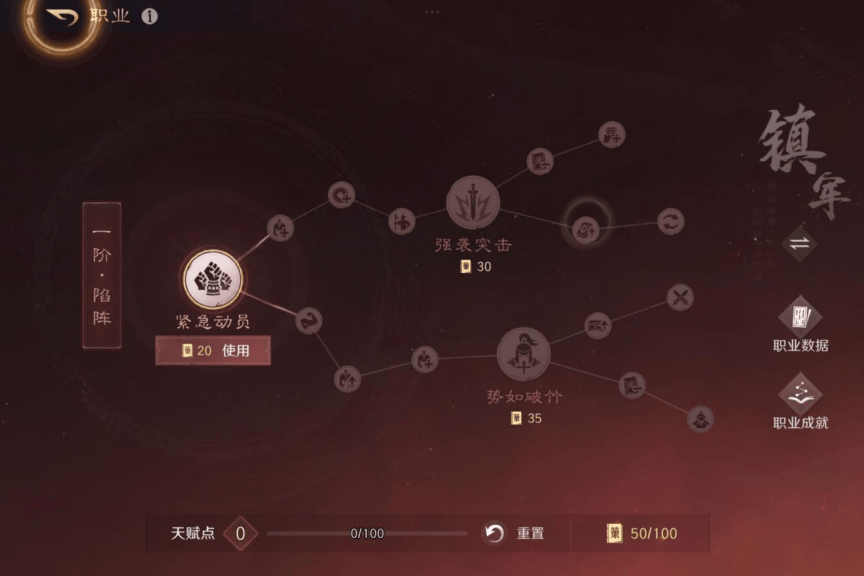Open 职业成就 profession achievements
This screenshot has width=864, height=576.
[800, 397]
